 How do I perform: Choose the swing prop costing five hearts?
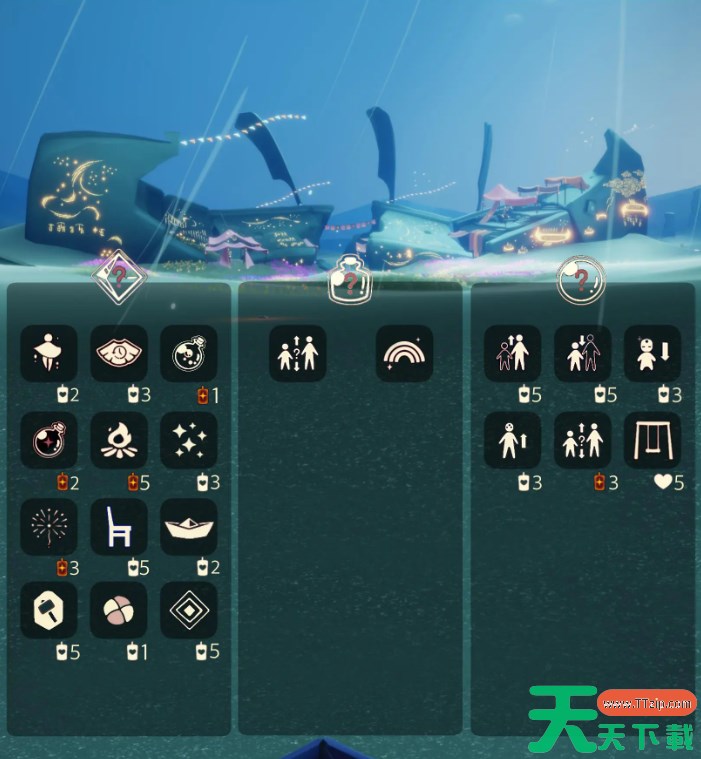(652, 441)
